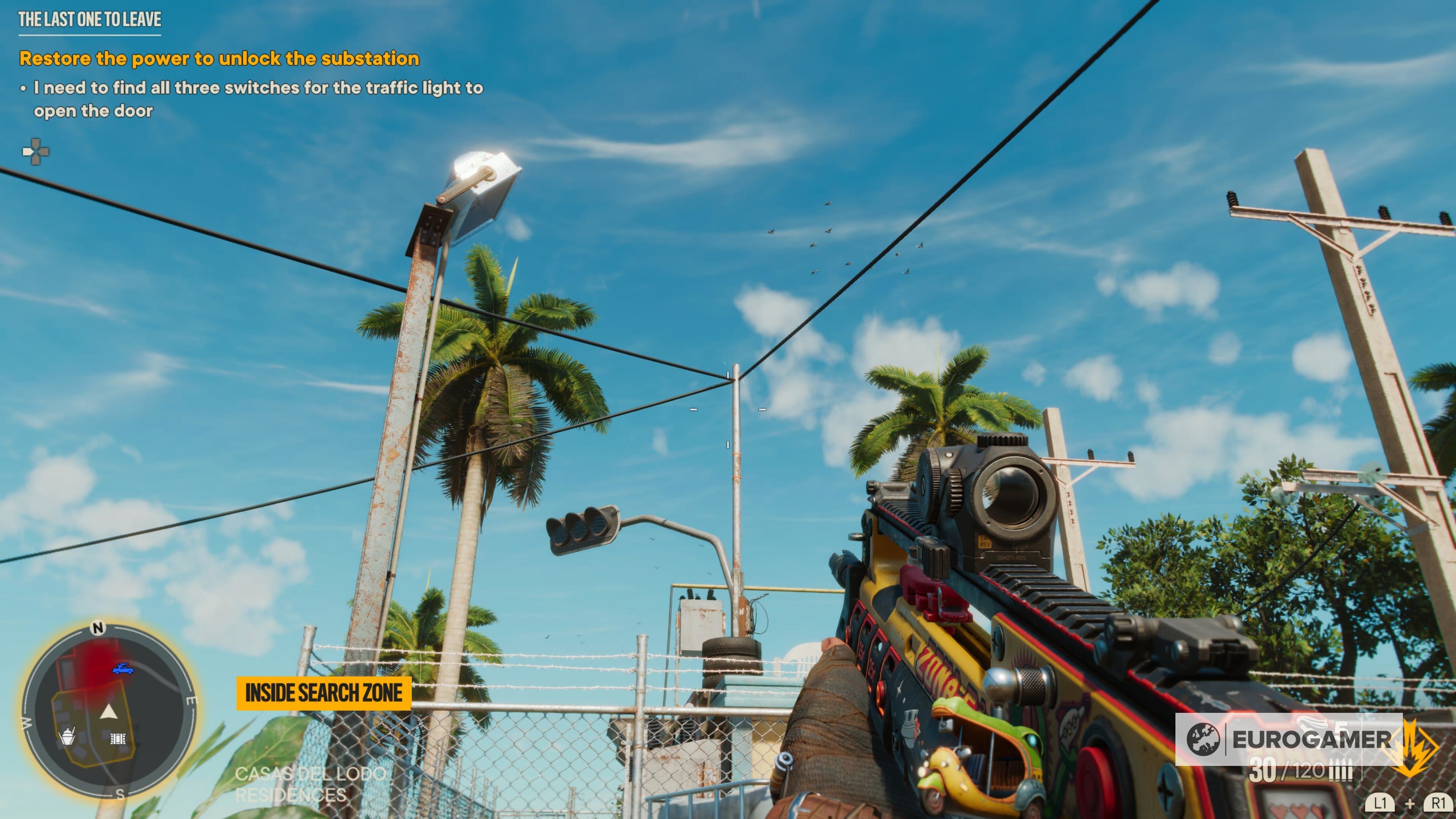
Task: Click the cooking pot icon on the minimap
Action: coord(68,737)
